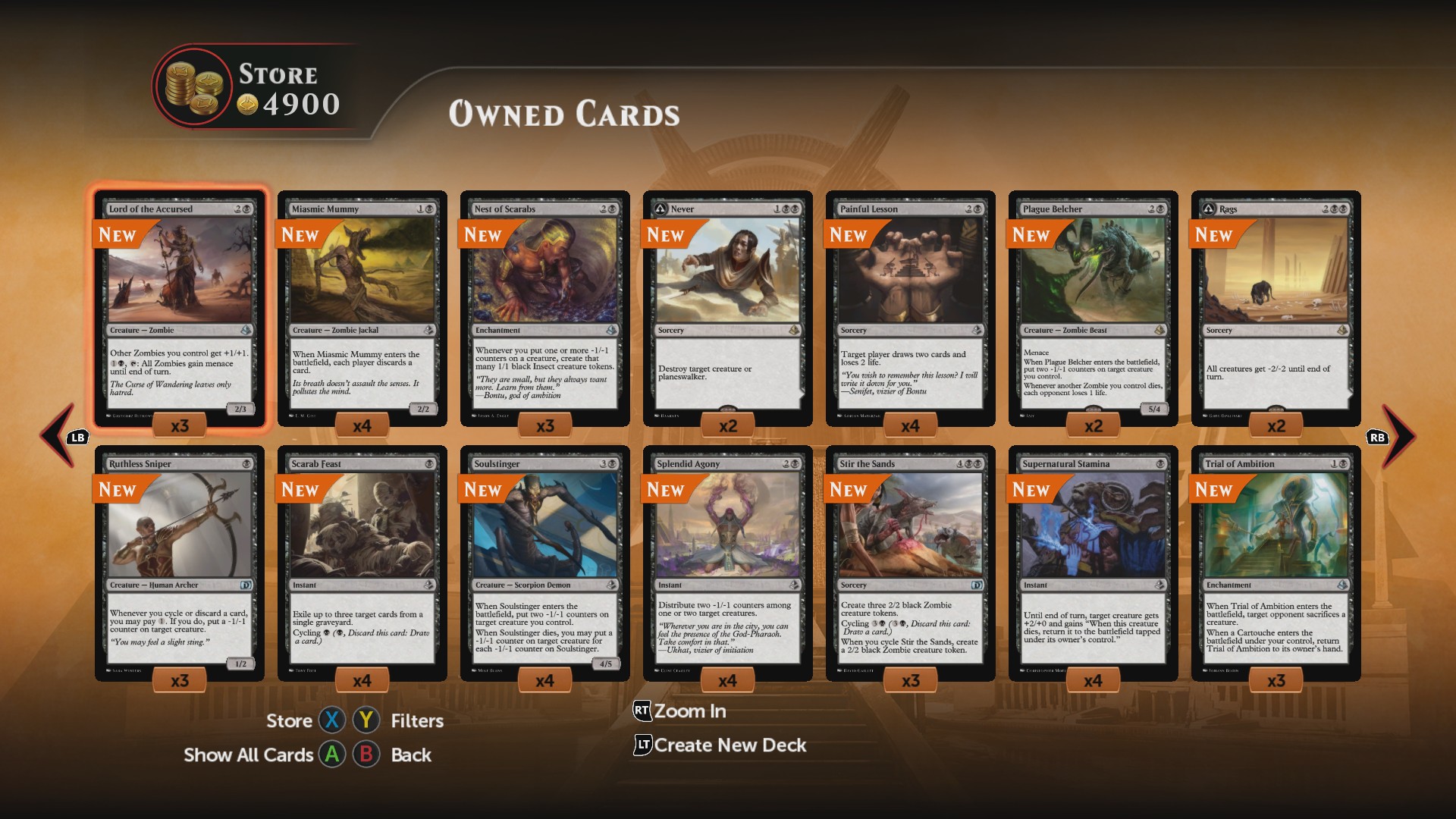The height and width of the screenshot is (819, 1456).
Task: Select the planeswalker symbol on the Never card
Action: point(661,209)
